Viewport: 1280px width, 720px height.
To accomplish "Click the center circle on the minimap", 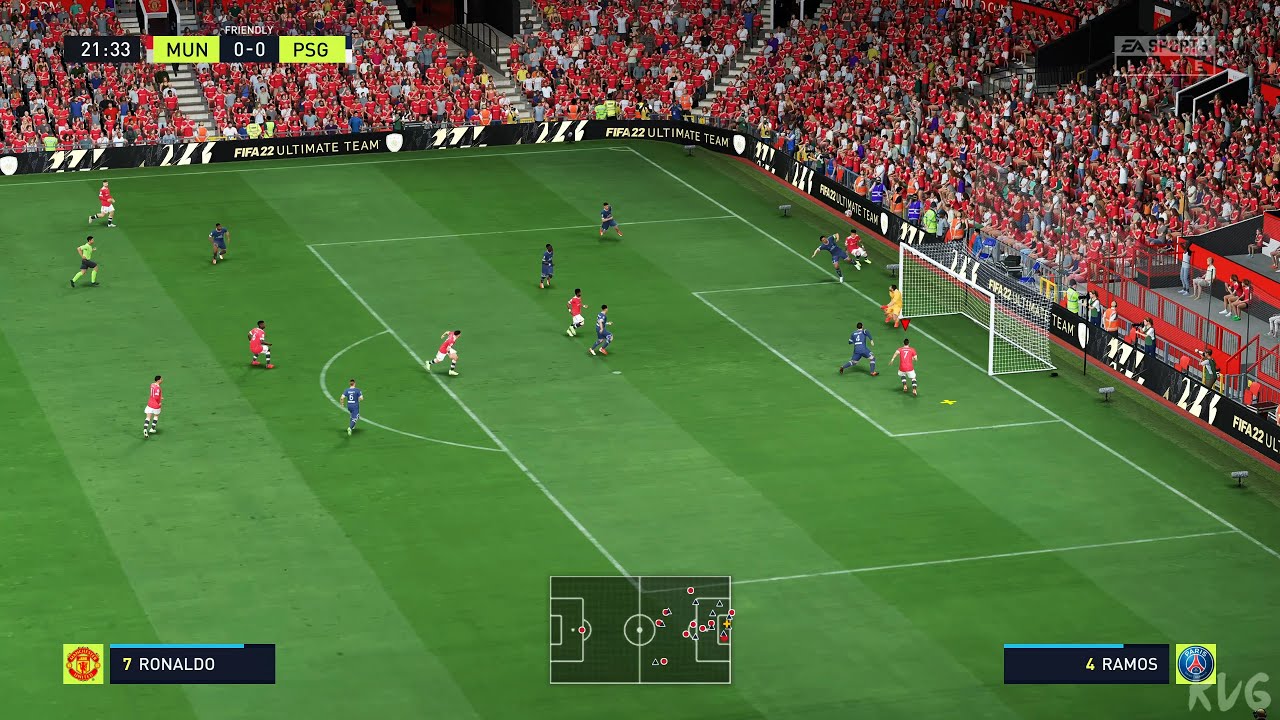I will tap(640, 630).
